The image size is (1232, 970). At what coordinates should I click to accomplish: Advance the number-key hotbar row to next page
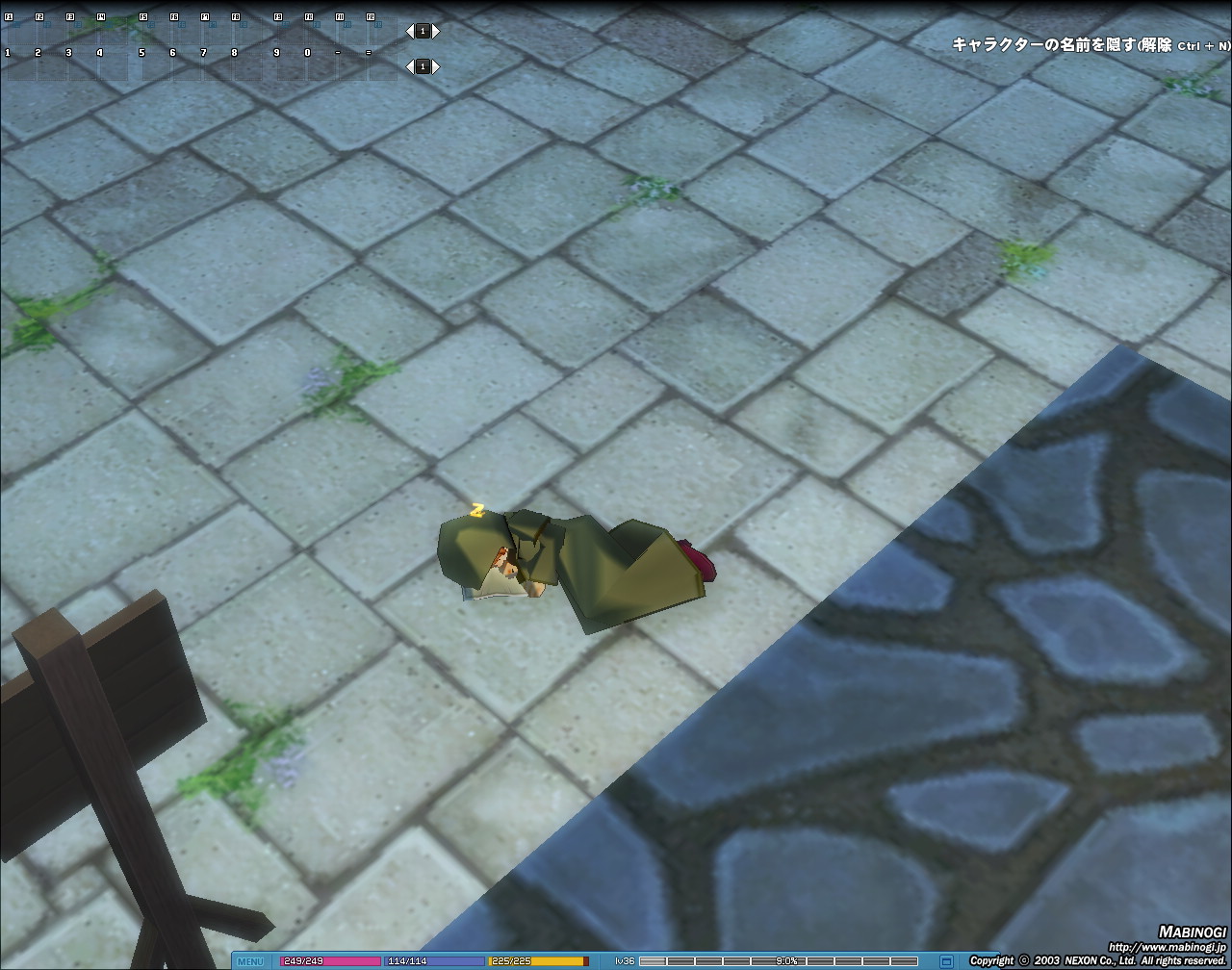(436, 66)
